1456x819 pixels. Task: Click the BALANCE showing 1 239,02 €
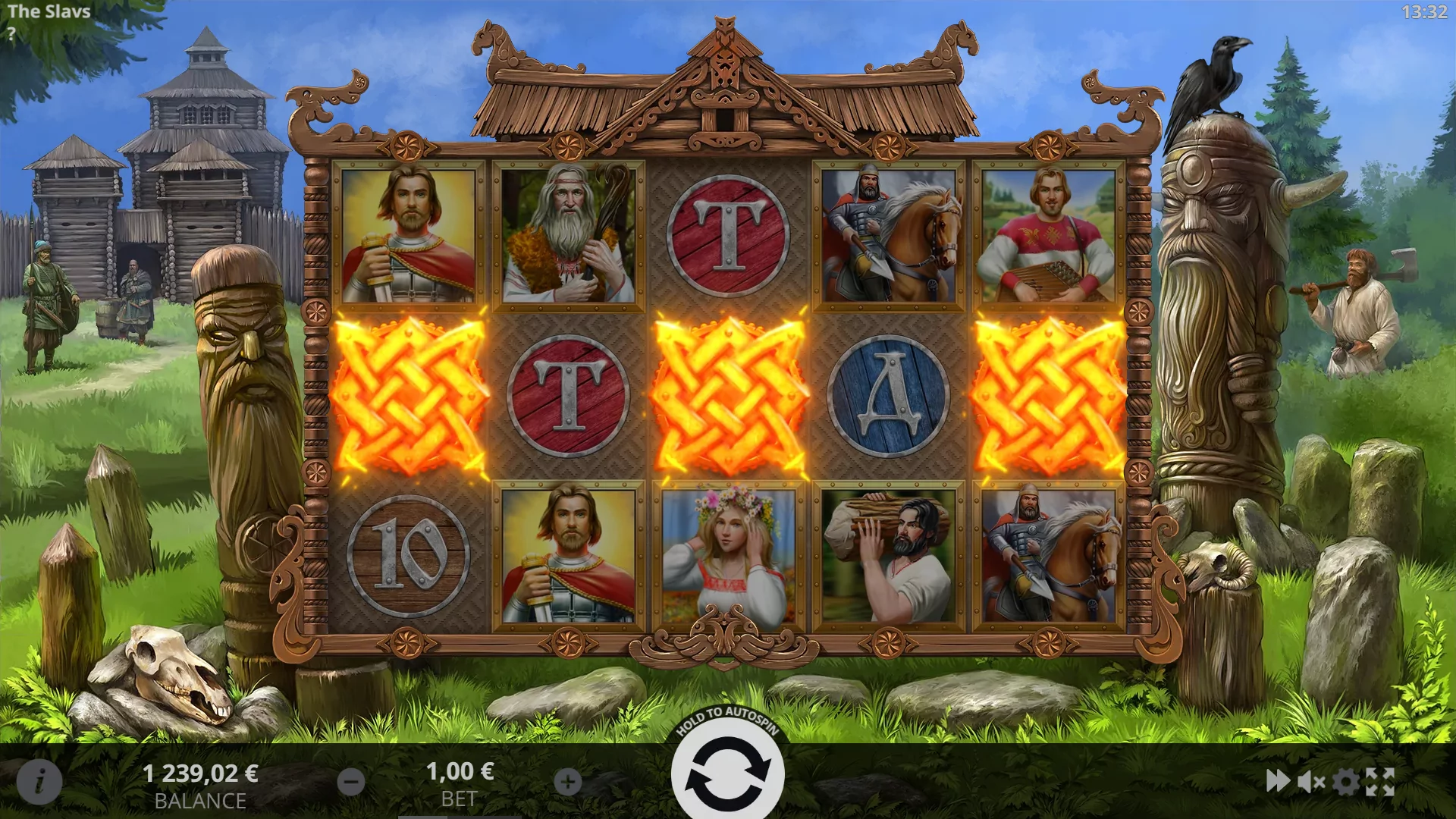click(200, 773)
